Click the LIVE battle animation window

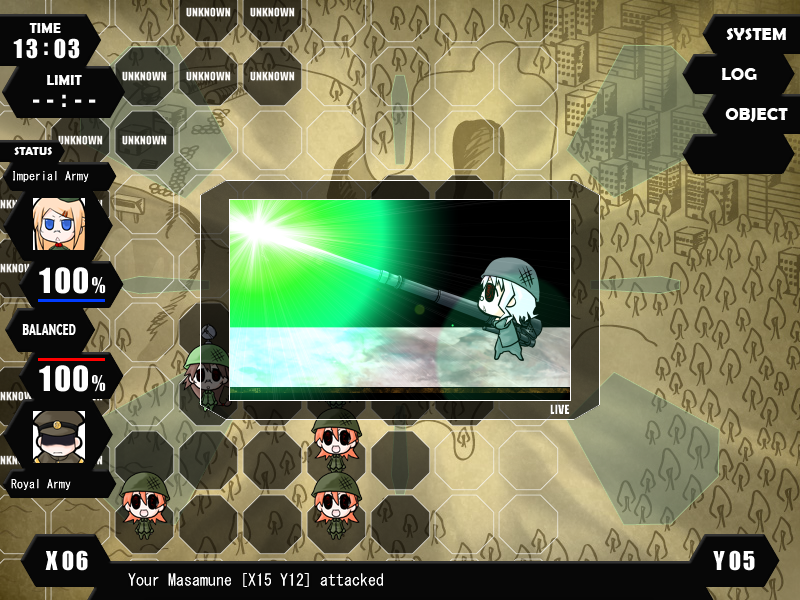[400, 298]
